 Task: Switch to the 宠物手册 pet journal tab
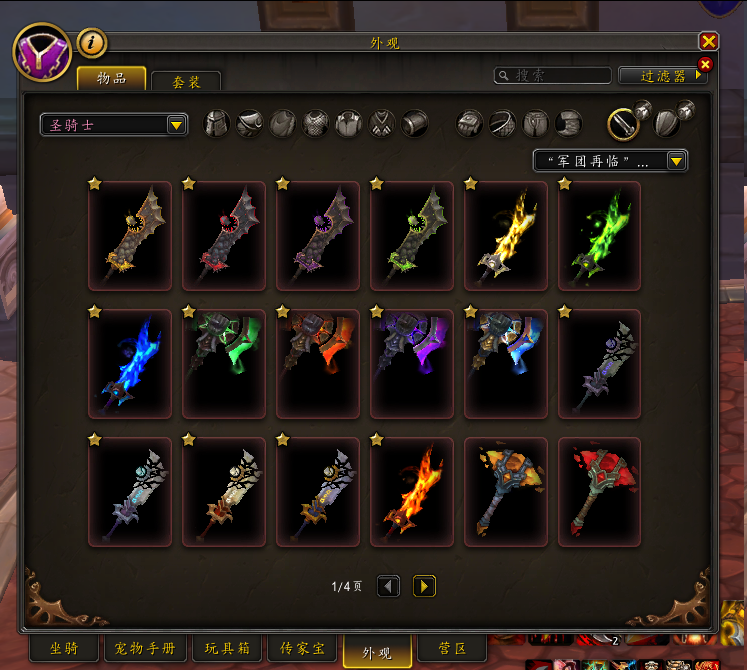tap(145, 649)
